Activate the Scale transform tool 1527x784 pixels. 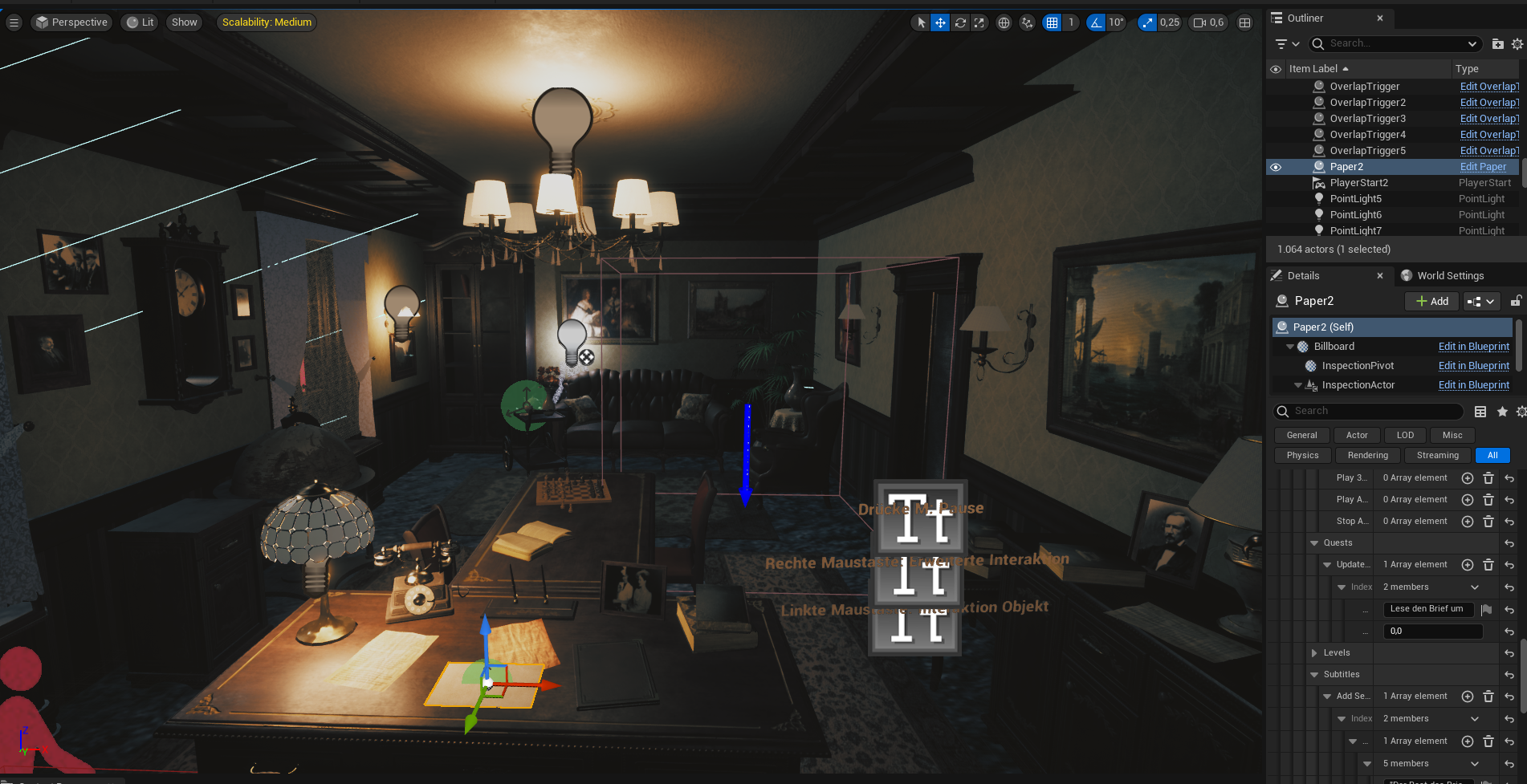[x=979, y=22]
